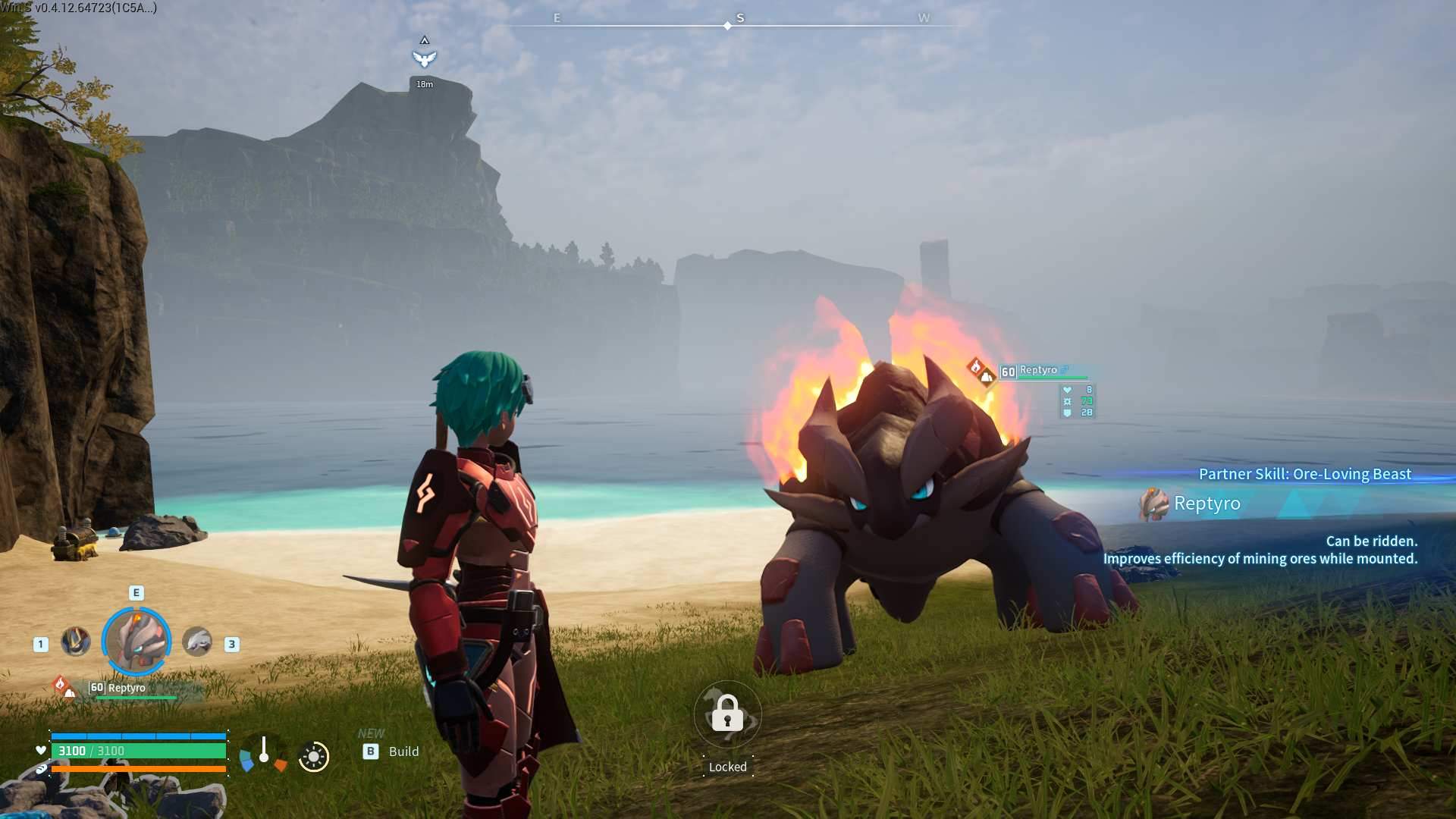Click the shield defense icon showing 28
The width and height of the screenshot is (1456, 819).
point(1068,413)
